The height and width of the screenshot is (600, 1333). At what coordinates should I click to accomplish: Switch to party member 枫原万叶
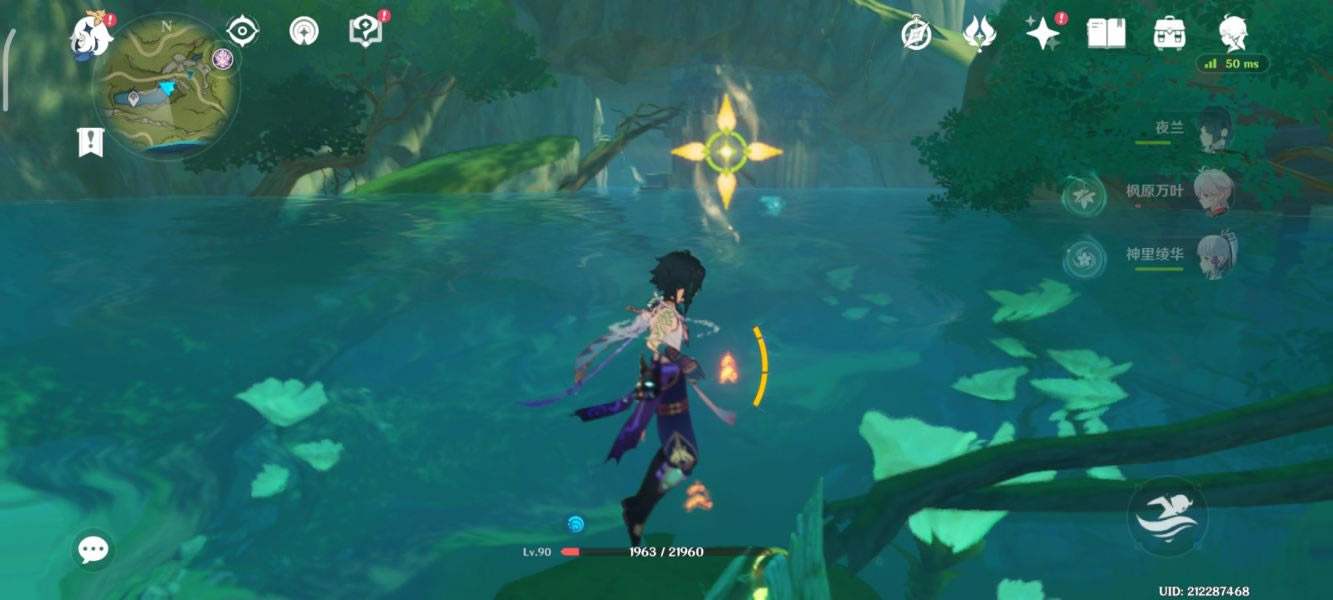[x=1214, y=192]
